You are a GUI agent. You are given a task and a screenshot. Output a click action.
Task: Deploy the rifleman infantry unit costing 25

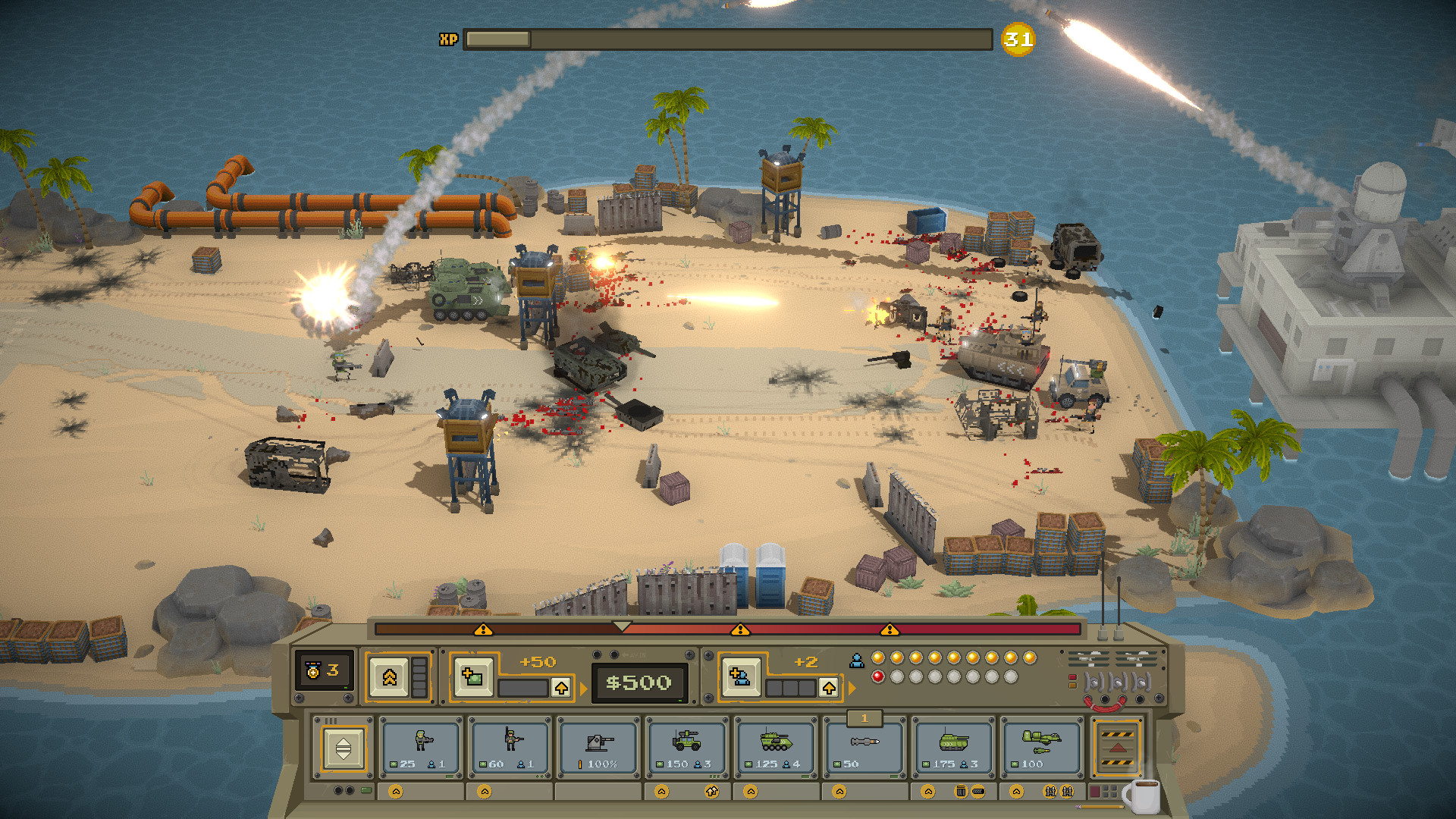pos(421,746)
